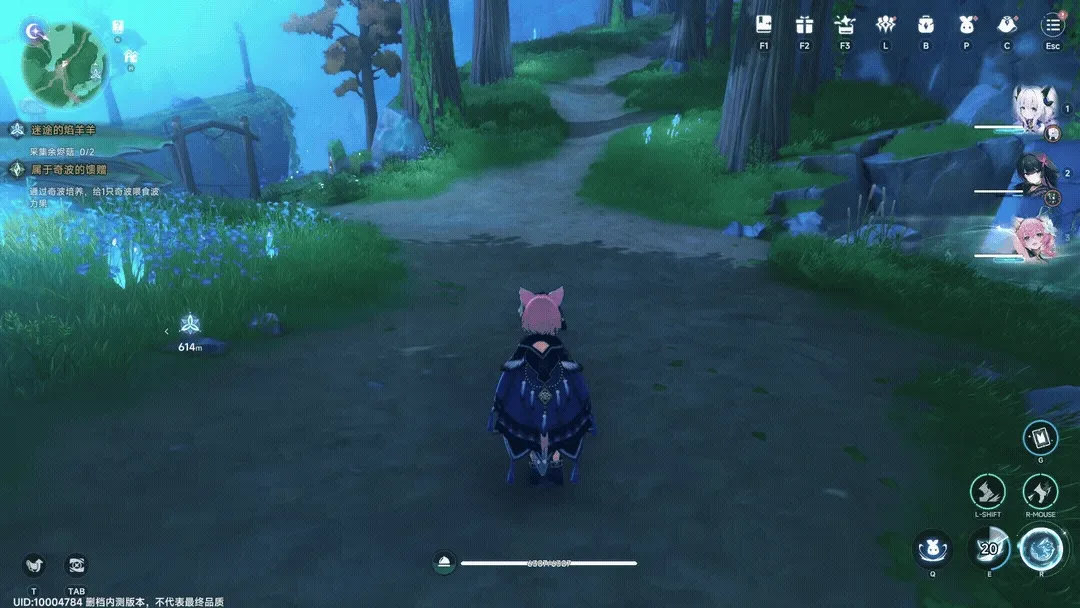
Task: Open the backpack inventory
Action: [925, 25]
